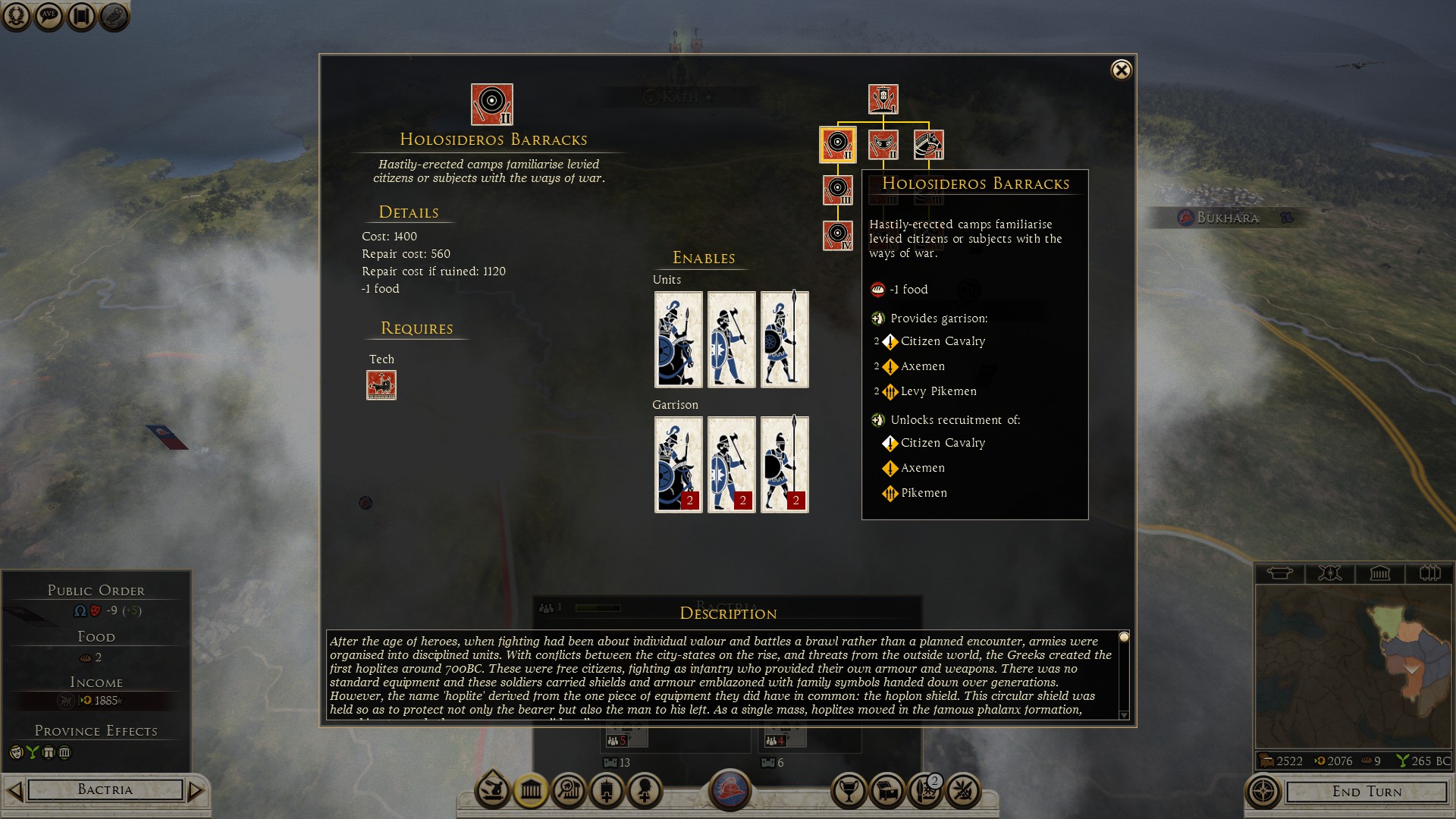Viewport: 1456px width, 819px height.
Task: Open the AVE speech bubble chat button
Action: coord(49,16)
